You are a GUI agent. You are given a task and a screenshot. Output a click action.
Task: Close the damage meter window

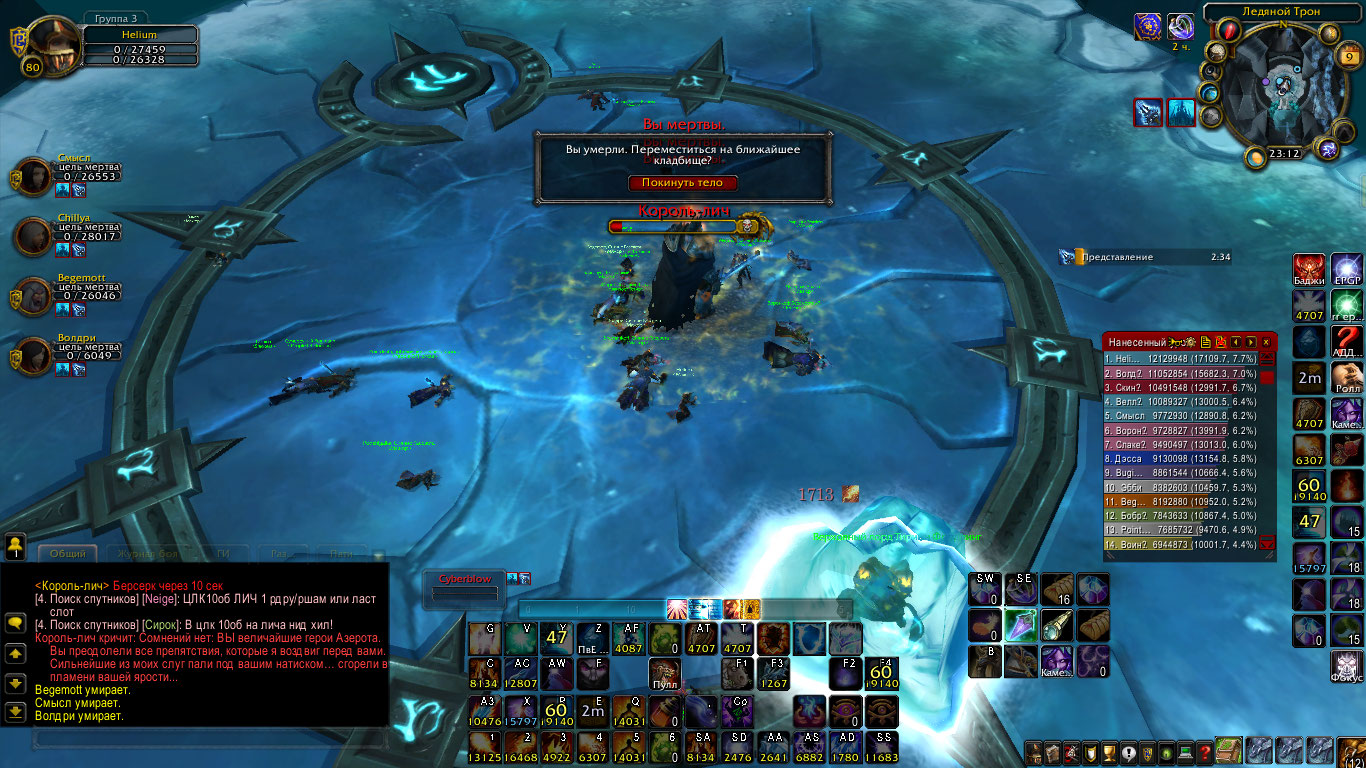(1267, 342)
